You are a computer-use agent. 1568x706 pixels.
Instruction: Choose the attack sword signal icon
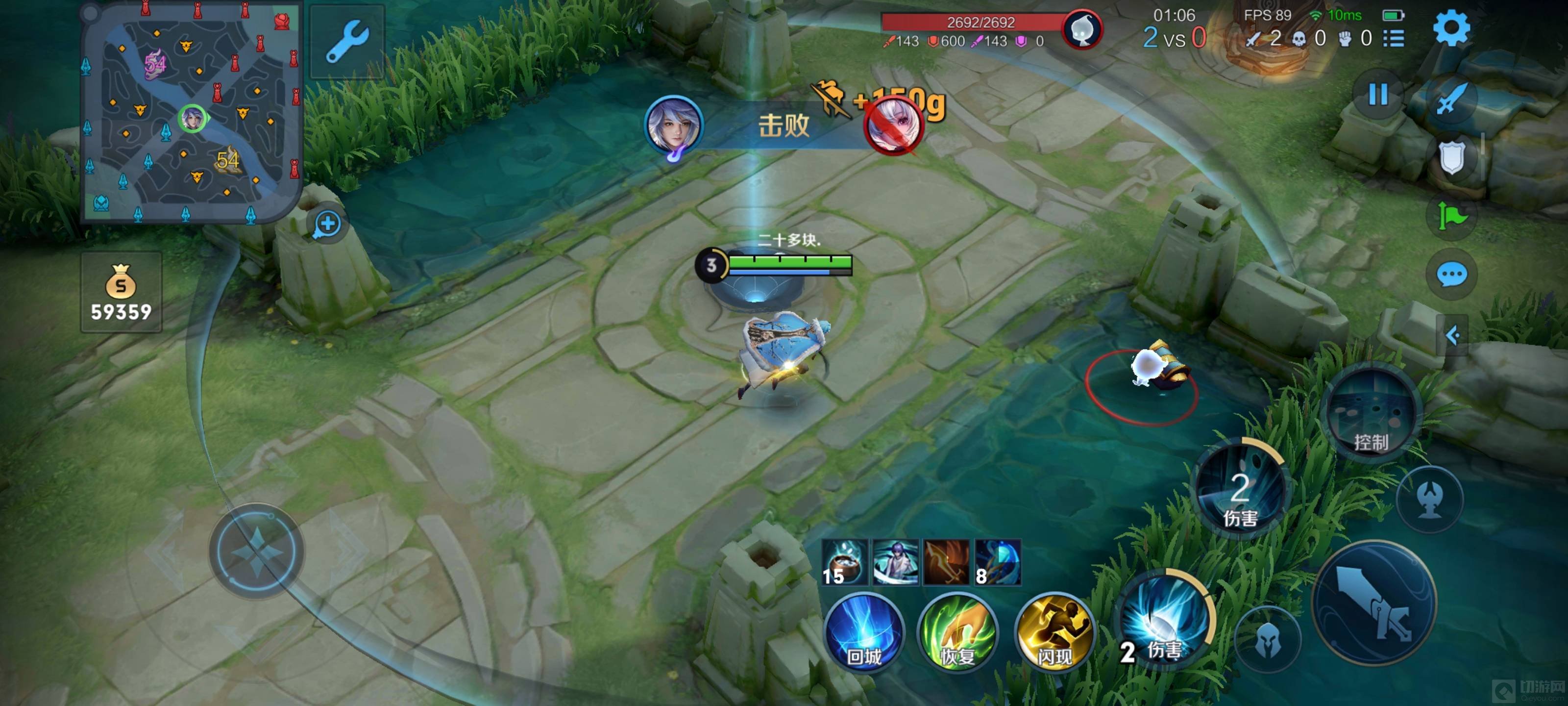1451,98
